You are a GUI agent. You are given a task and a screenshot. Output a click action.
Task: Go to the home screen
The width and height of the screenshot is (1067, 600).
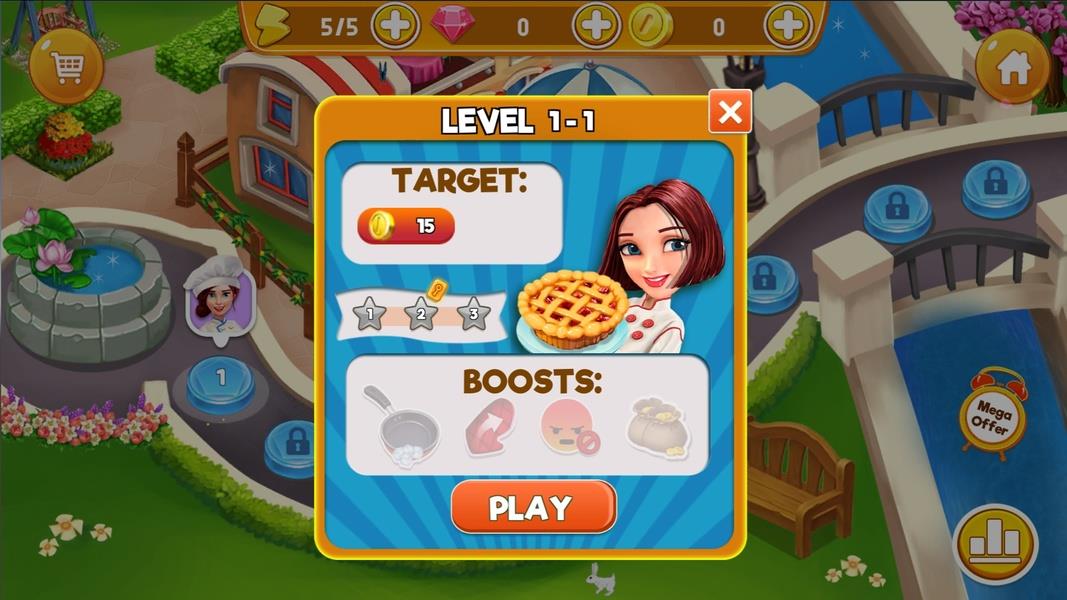(x=1013, y=67)
